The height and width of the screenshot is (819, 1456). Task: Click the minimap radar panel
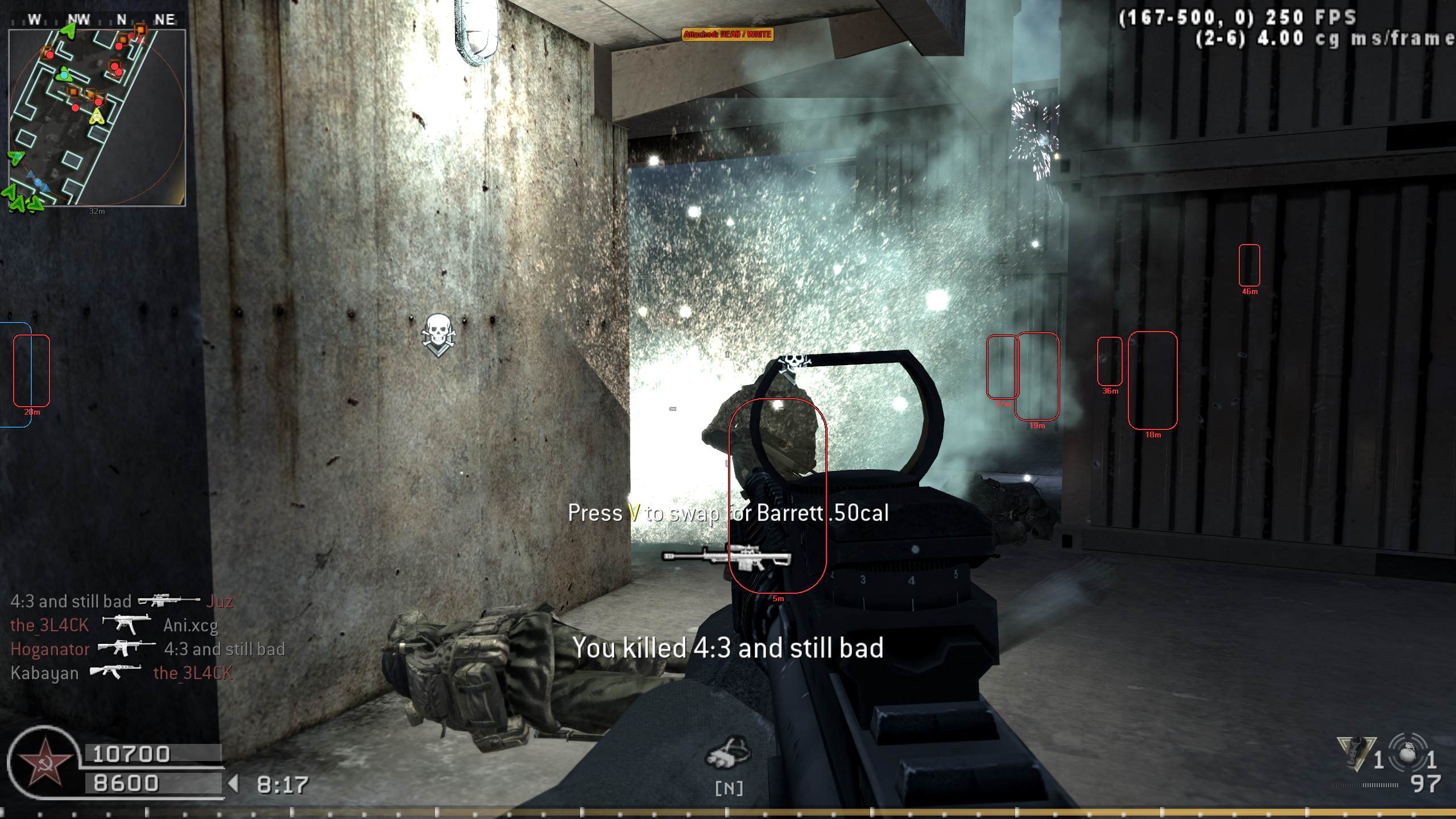(97, 117)
